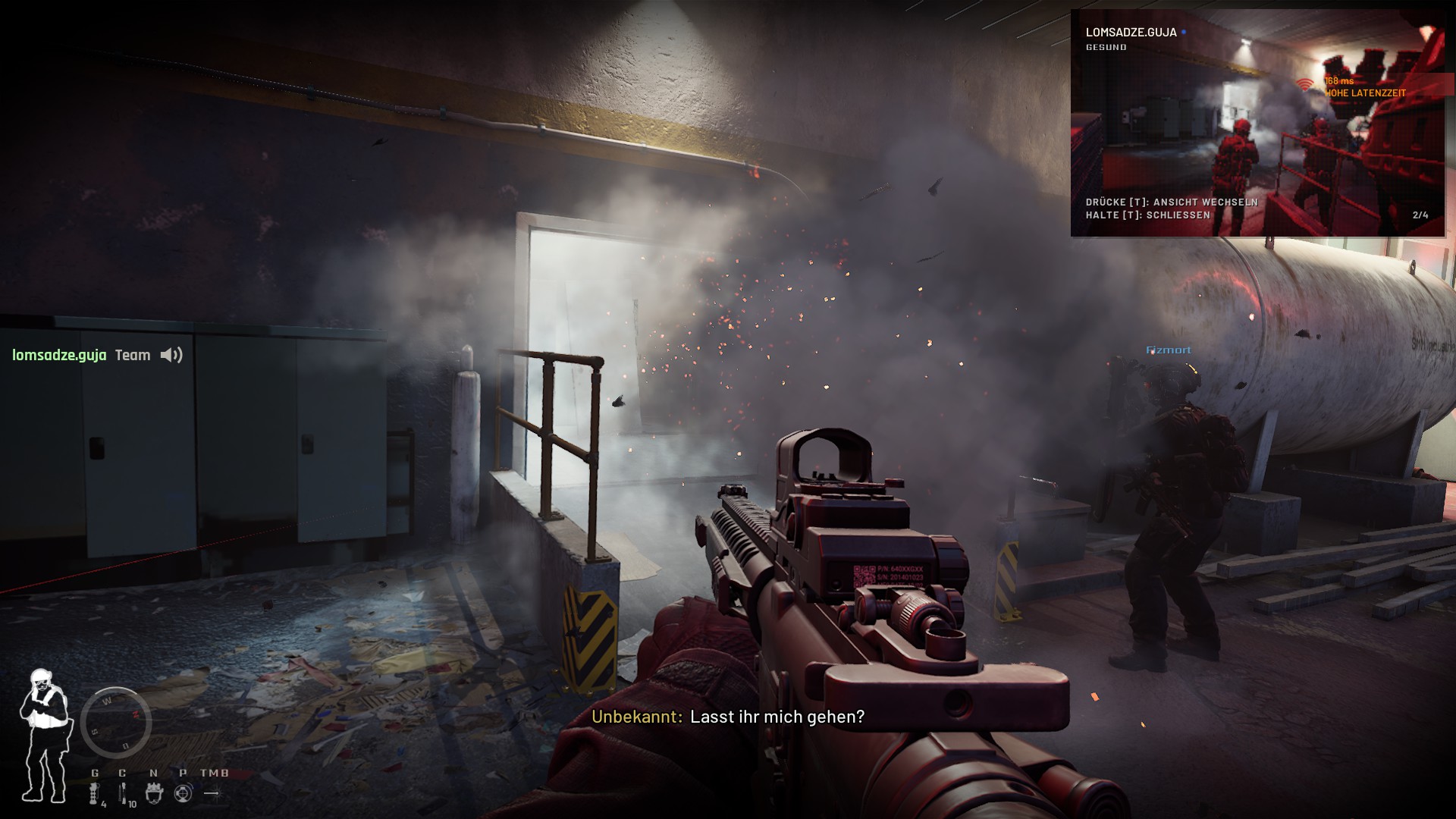Click the optic scope icon
Image resolution: width=1456 pixels, height=819 pixels.
183,793
